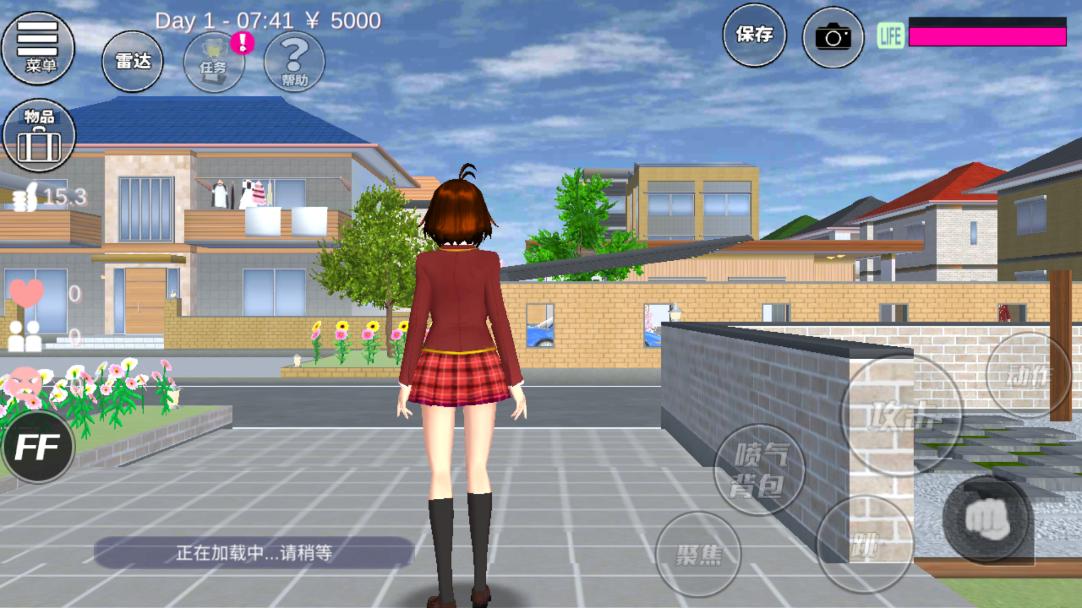Viewport: 1082px width, 608px height.
Task: Open the 菜单 hamburger menu
Action: [39, 44]
